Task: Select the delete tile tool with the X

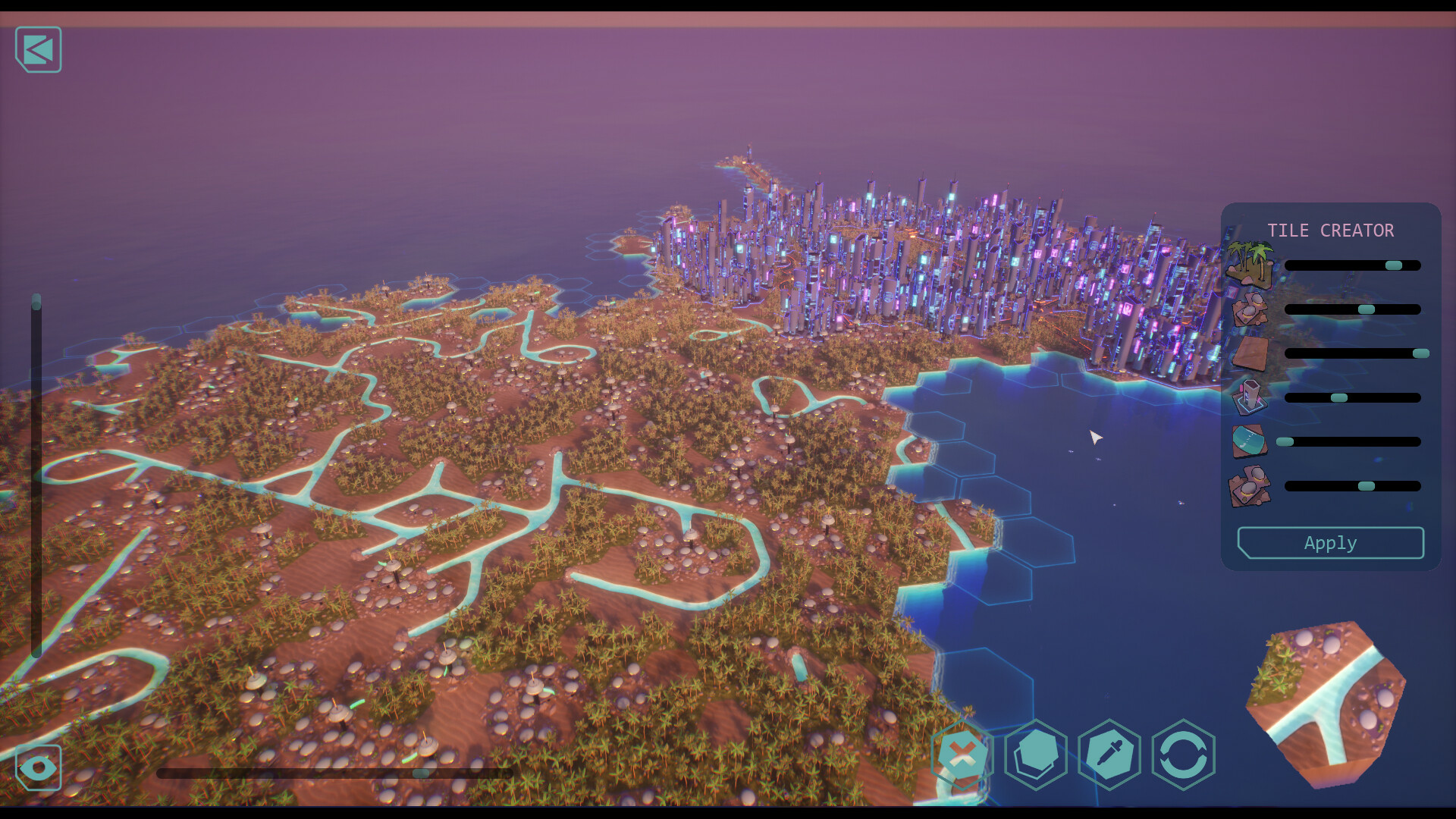Action: (x=962, y=755)
